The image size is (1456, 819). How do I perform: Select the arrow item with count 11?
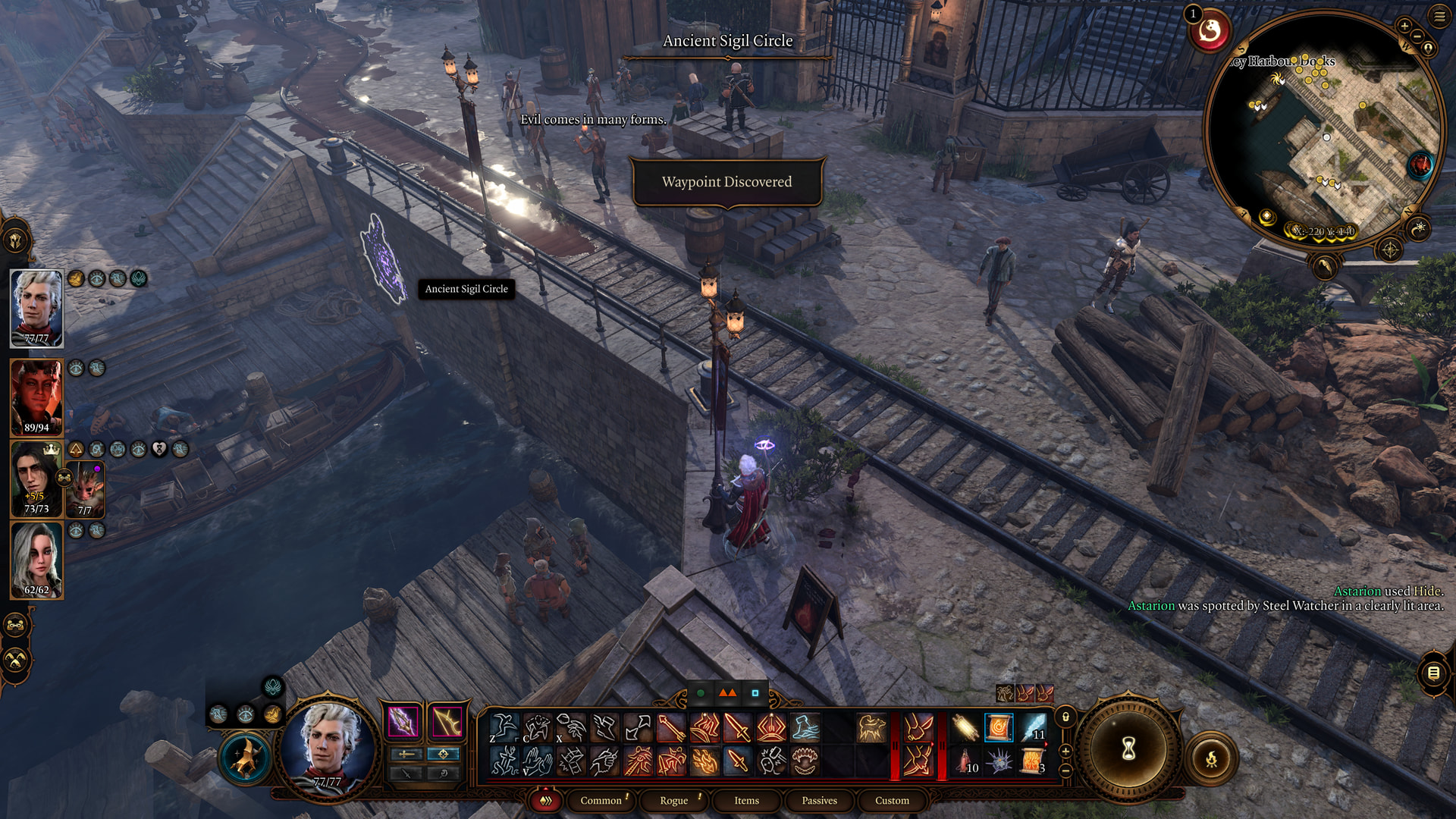[1034, 727]
